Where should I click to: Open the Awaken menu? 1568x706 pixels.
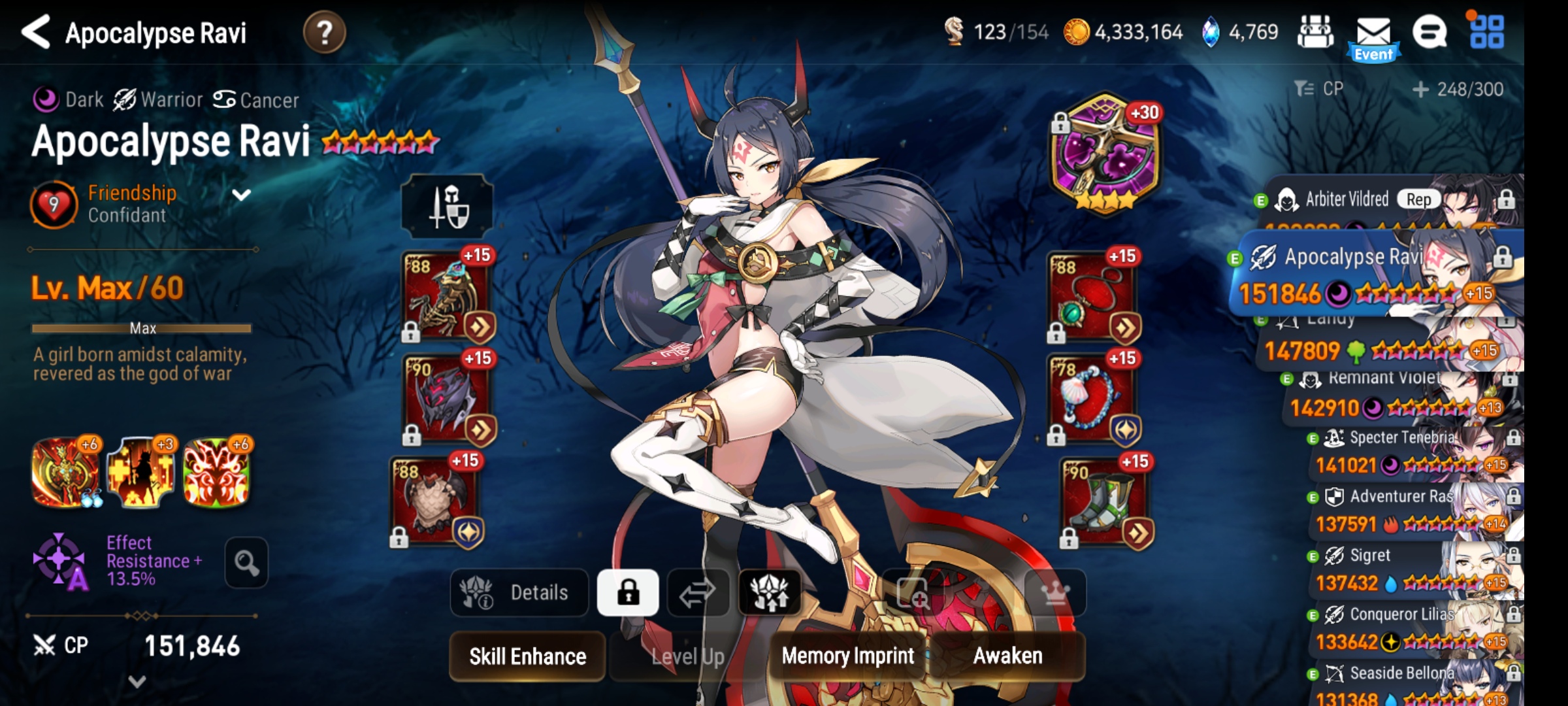(1007, 656)
